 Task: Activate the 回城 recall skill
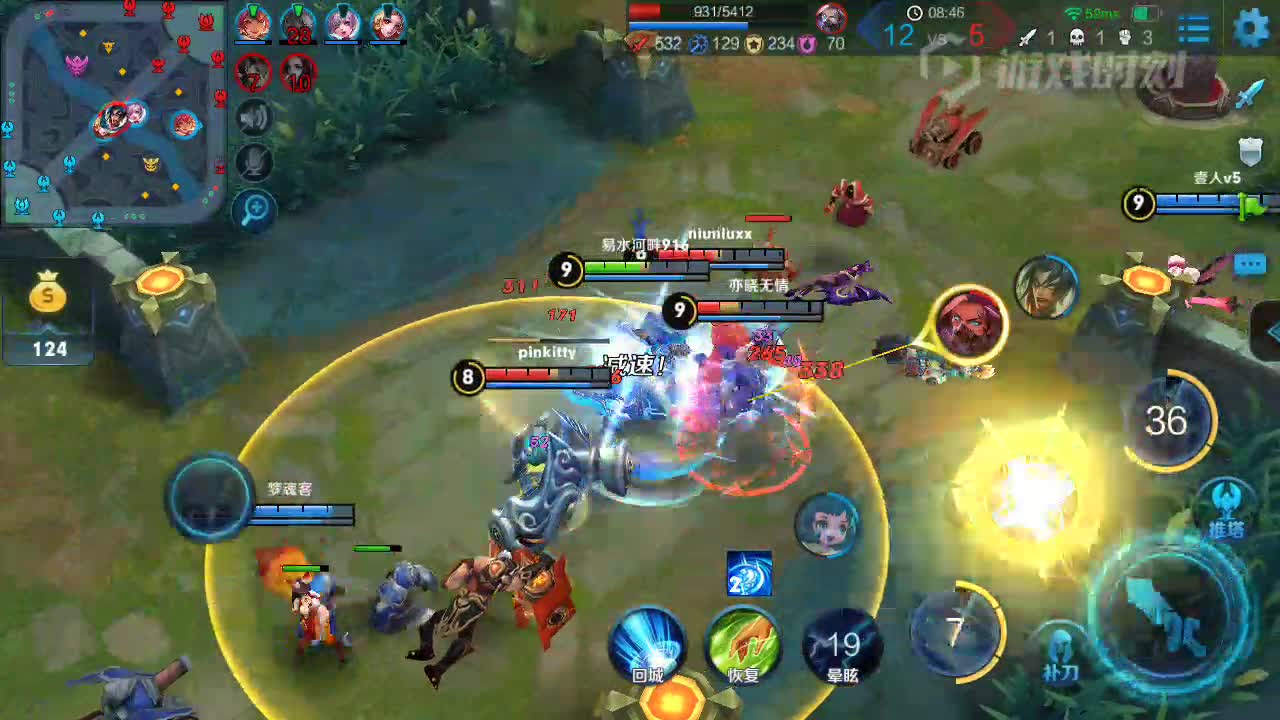(648, 645)
